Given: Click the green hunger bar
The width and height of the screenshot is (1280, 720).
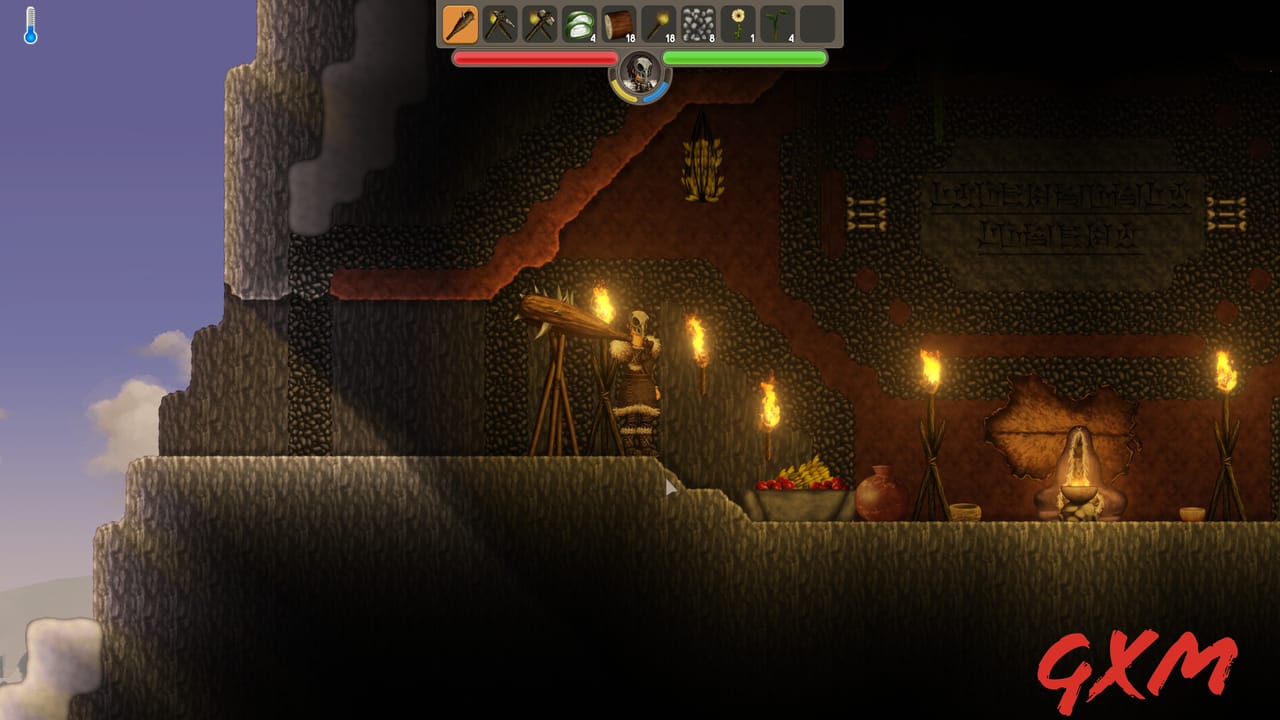Looking at the screenshot, I should click(x=745, y=58).
